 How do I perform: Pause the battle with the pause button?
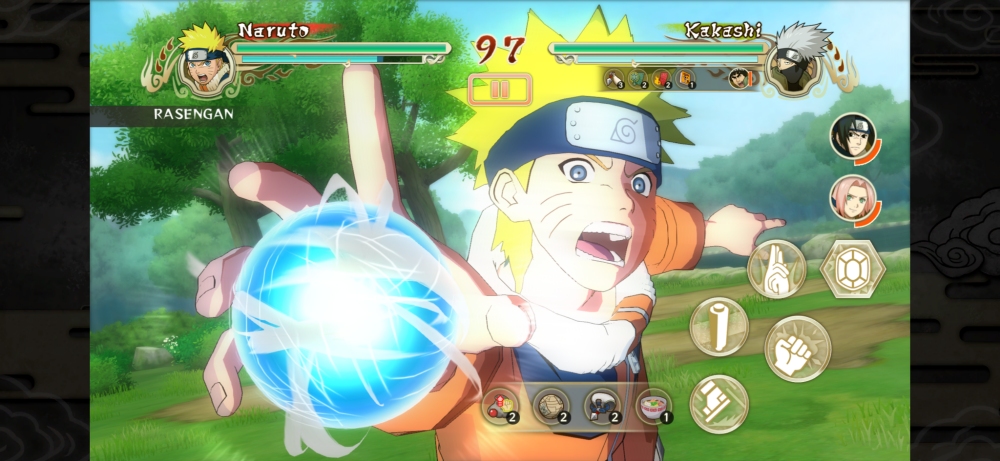499,89
